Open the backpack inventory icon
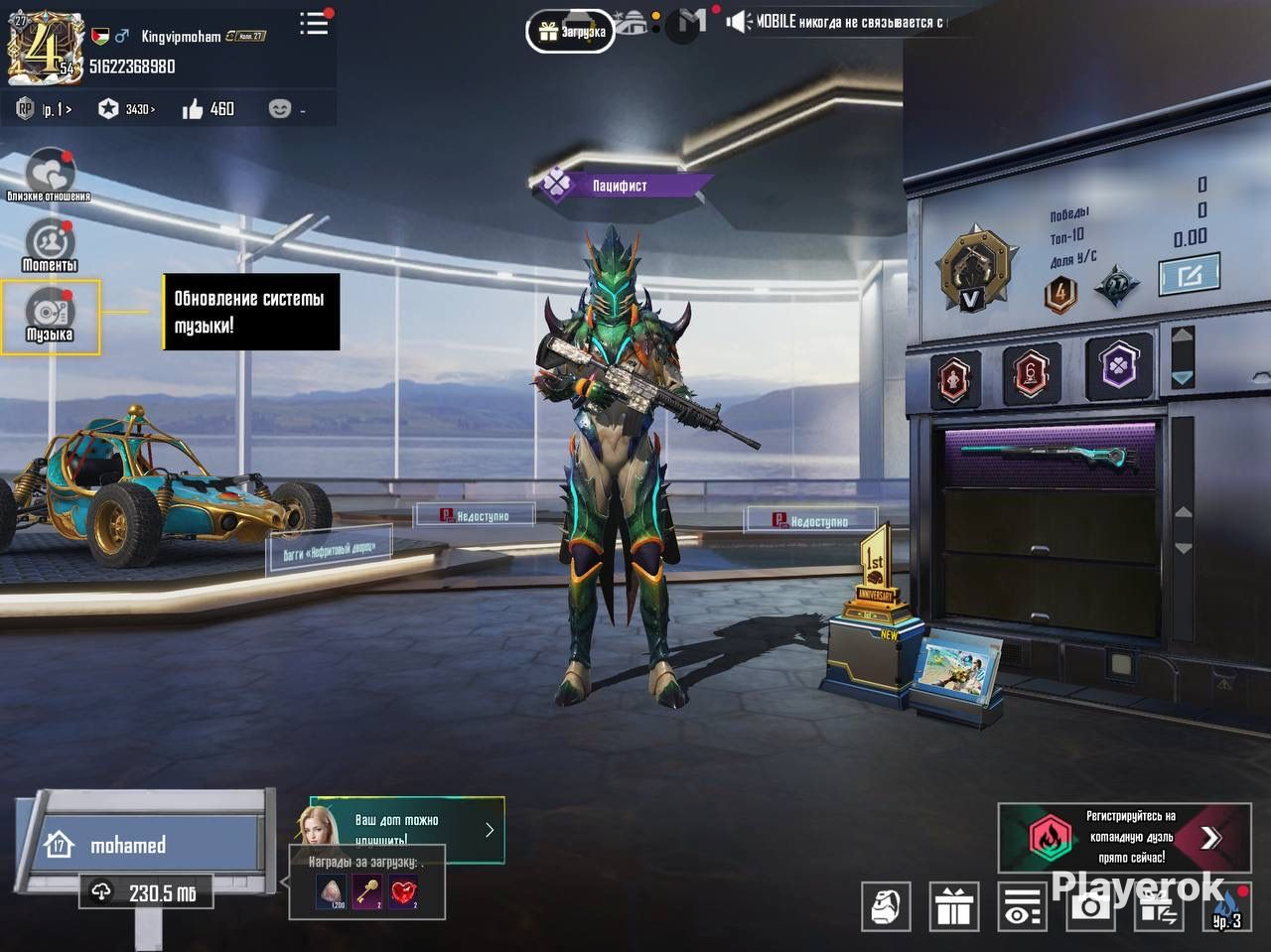The width and height of the screenshot is (1271, 952). [886, 906]
